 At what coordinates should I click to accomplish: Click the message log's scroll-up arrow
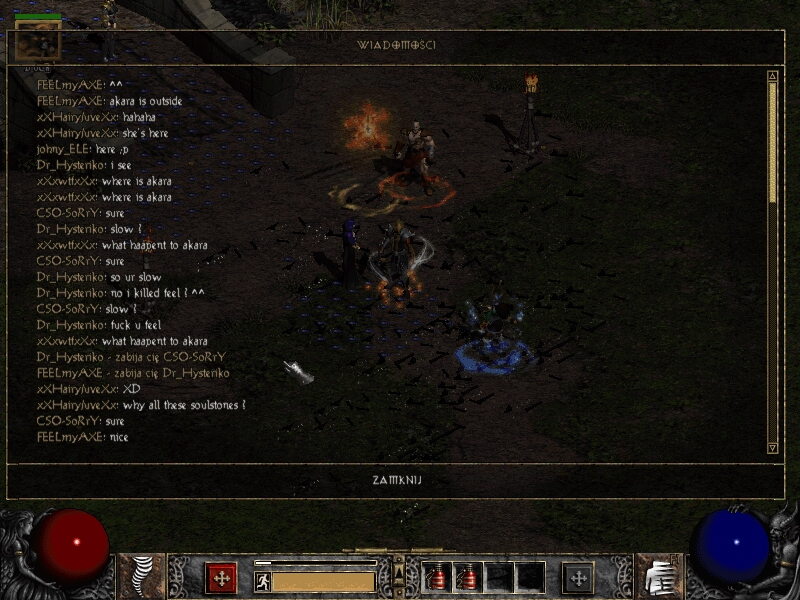click(772, 77)
